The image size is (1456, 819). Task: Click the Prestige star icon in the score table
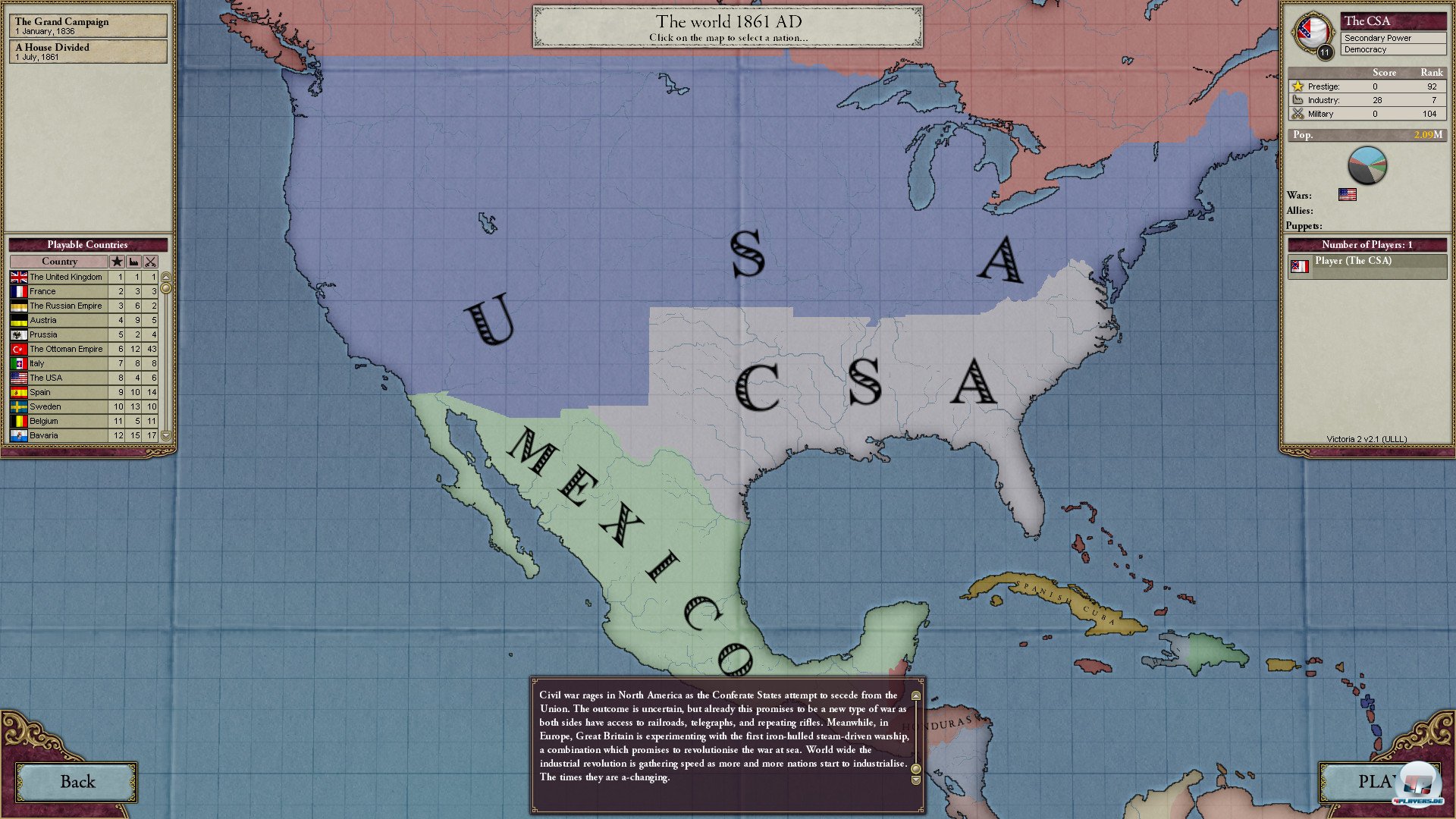coord(1298,86)
